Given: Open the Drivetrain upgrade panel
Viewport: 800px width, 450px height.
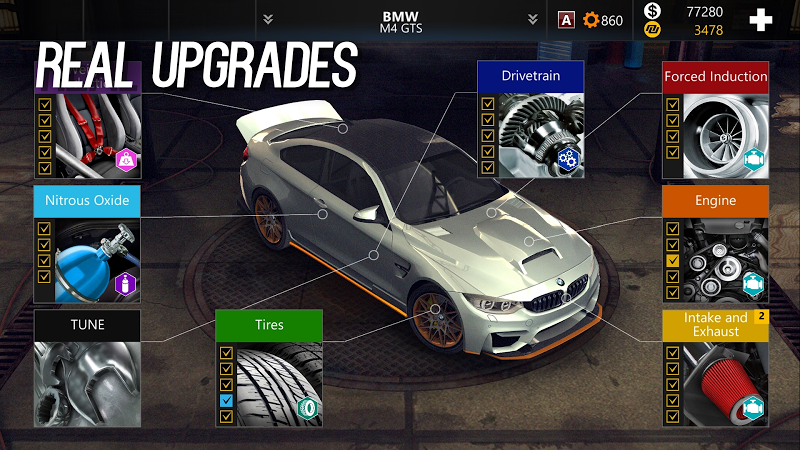Looking at the screenshot, I should [x=530, y=76].
